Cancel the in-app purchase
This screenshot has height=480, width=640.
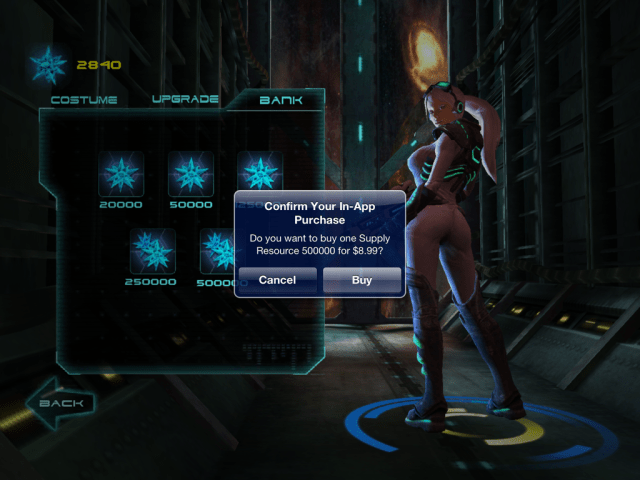[277, 280]
